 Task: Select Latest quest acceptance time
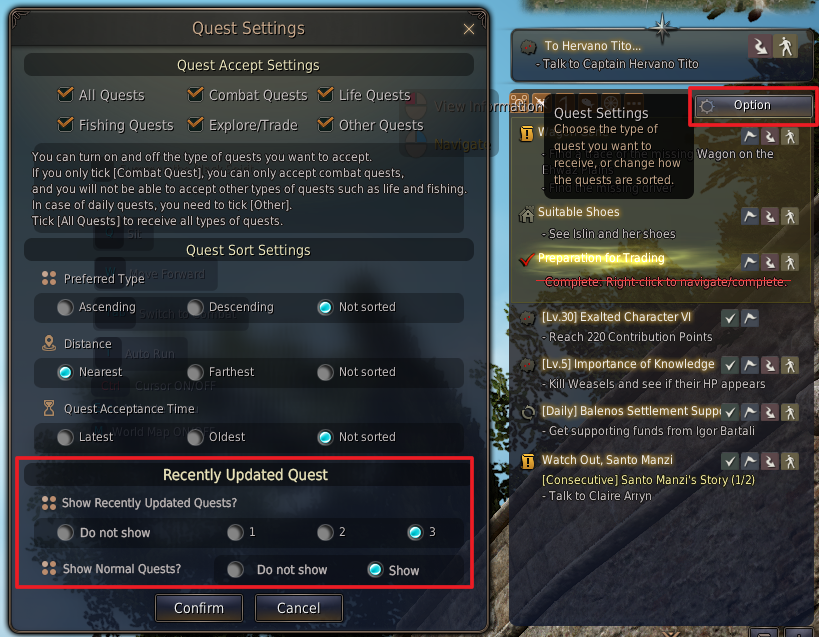tap(66, 437)
